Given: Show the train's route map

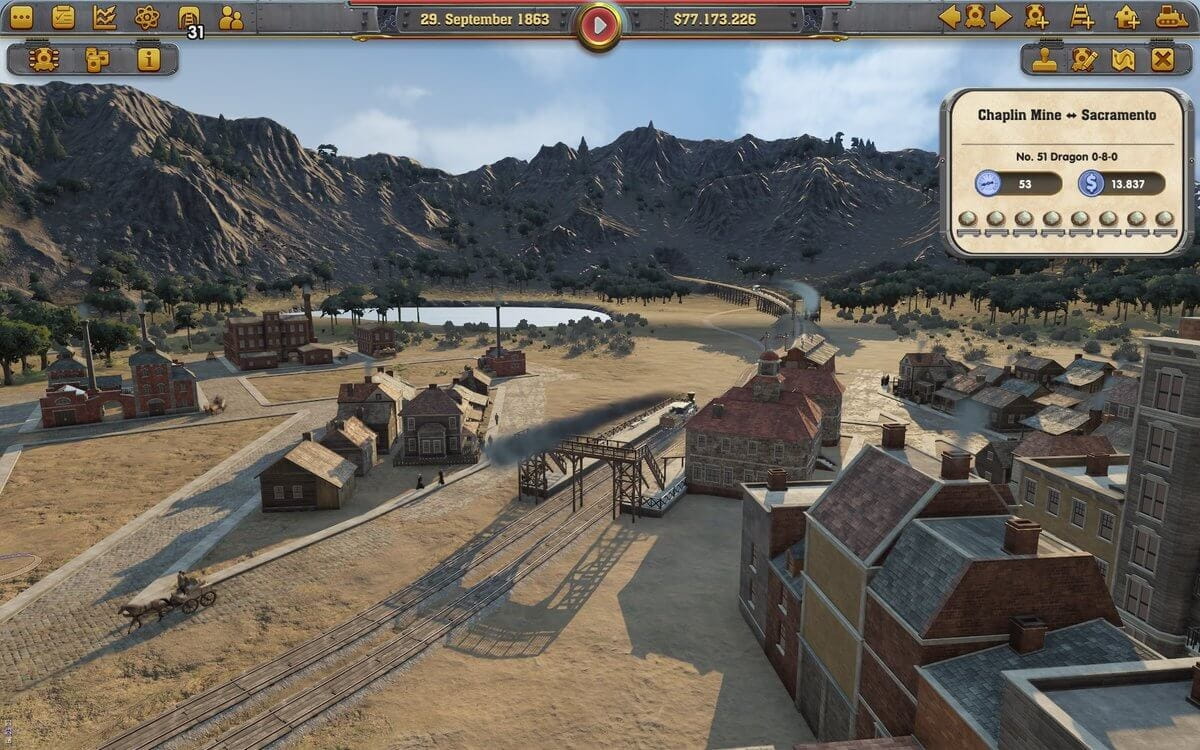Looking at the screenshot, I should (1123, 59).
